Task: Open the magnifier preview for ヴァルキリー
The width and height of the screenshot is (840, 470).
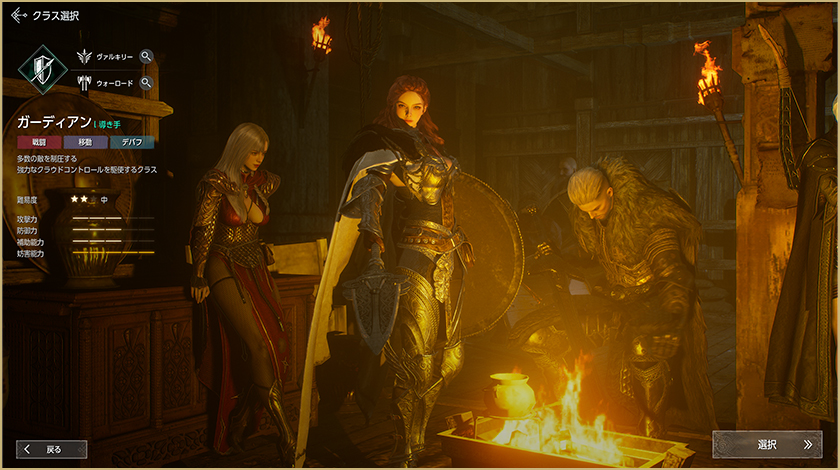Action: click(x=146, y=57)
